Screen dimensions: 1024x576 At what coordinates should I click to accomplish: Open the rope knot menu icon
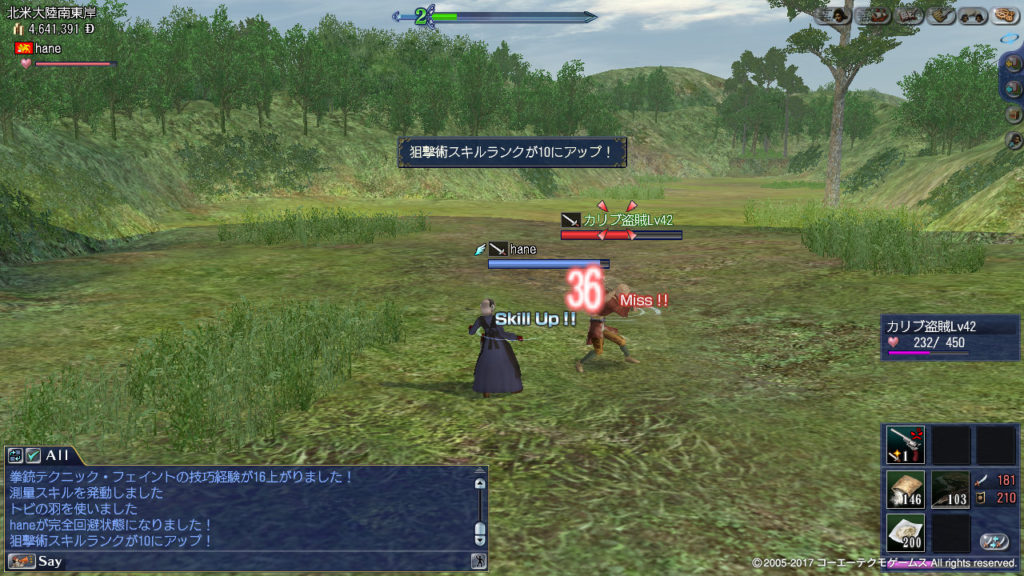[1004, 15]
